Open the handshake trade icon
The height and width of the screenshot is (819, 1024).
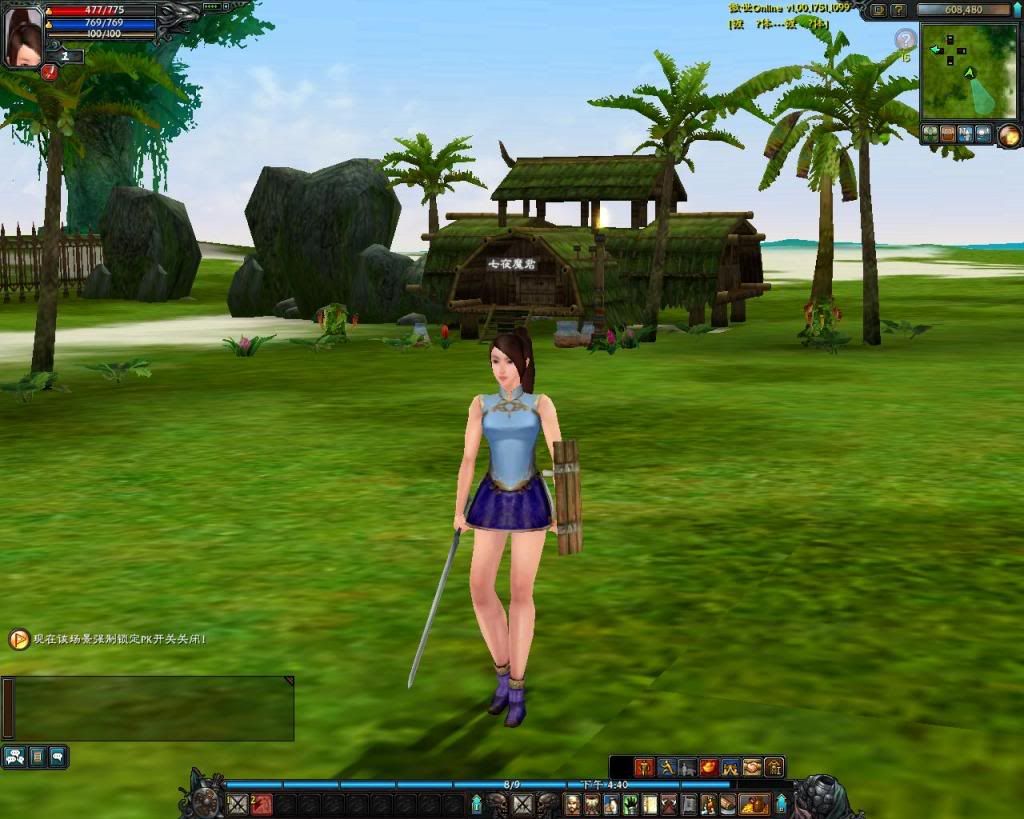coord(751,768)
